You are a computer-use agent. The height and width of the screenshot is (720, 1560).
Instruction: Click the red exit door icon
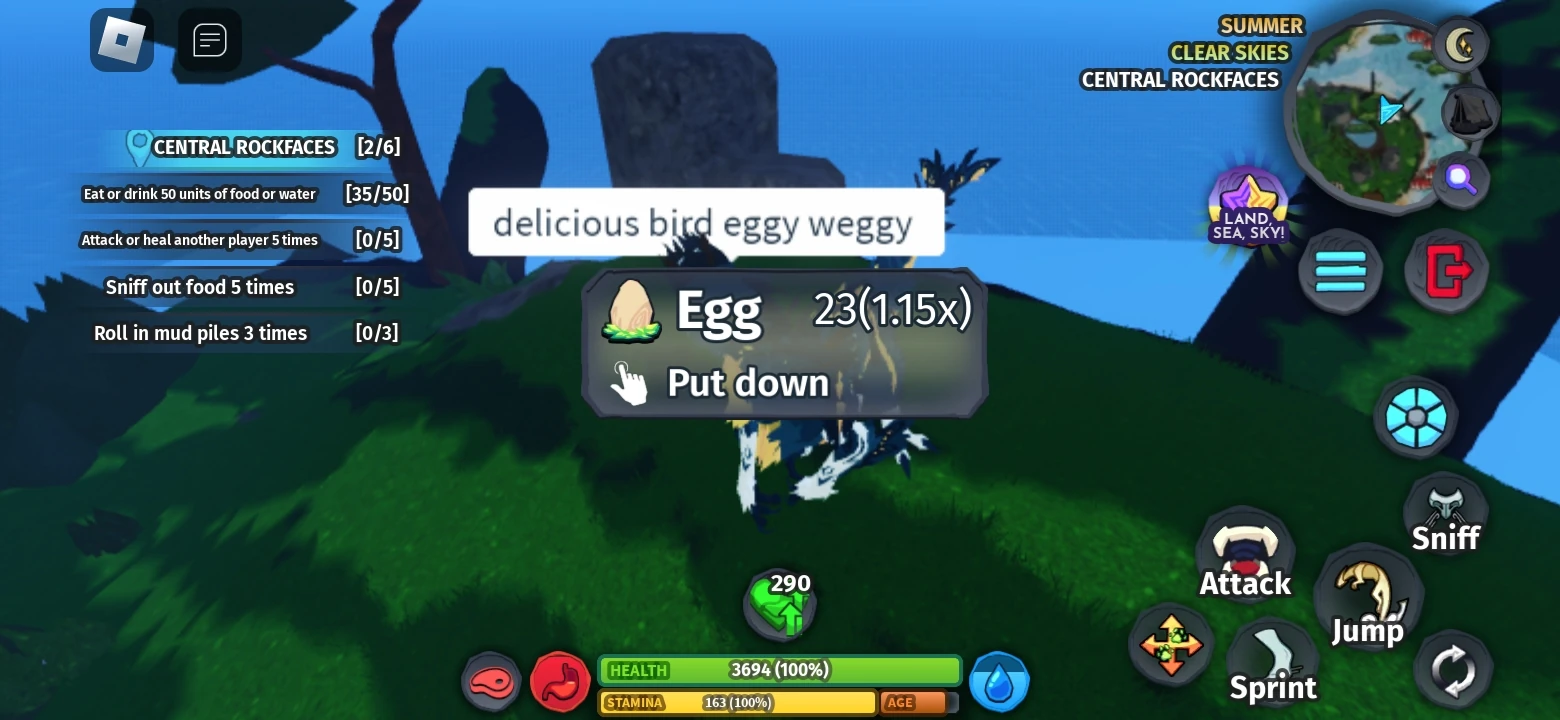click(x=1445, y=270)
